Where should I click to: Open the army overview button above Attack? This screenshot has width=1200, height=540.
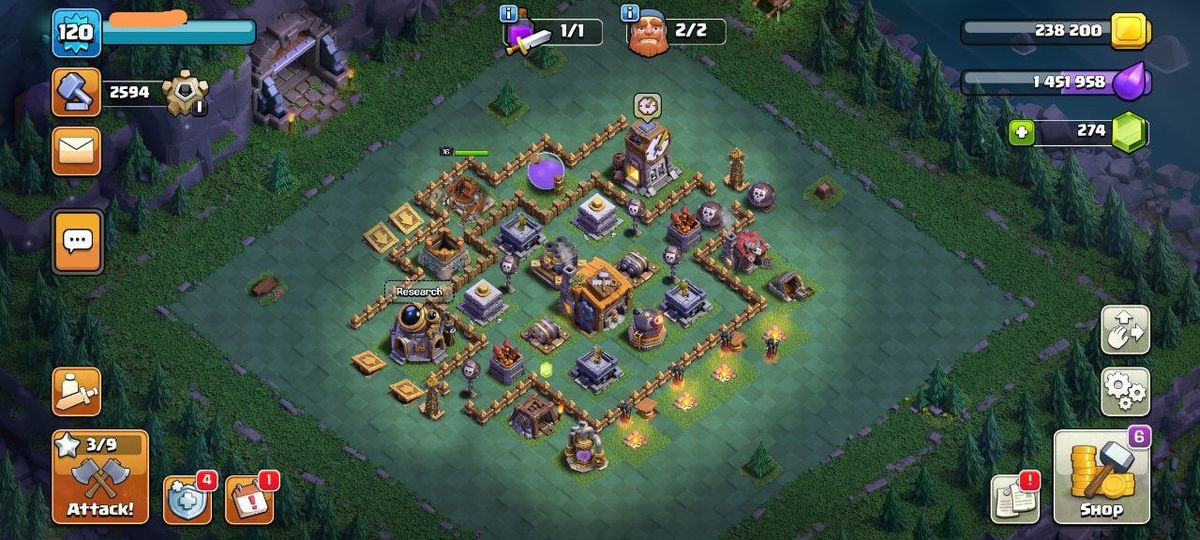pos(77,391)
